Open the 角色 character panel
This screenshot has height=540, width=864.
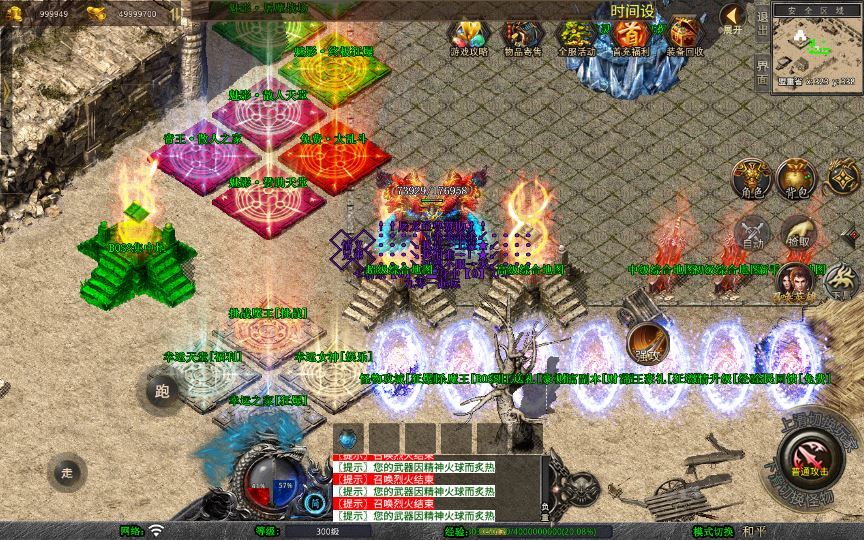(752, 177)
